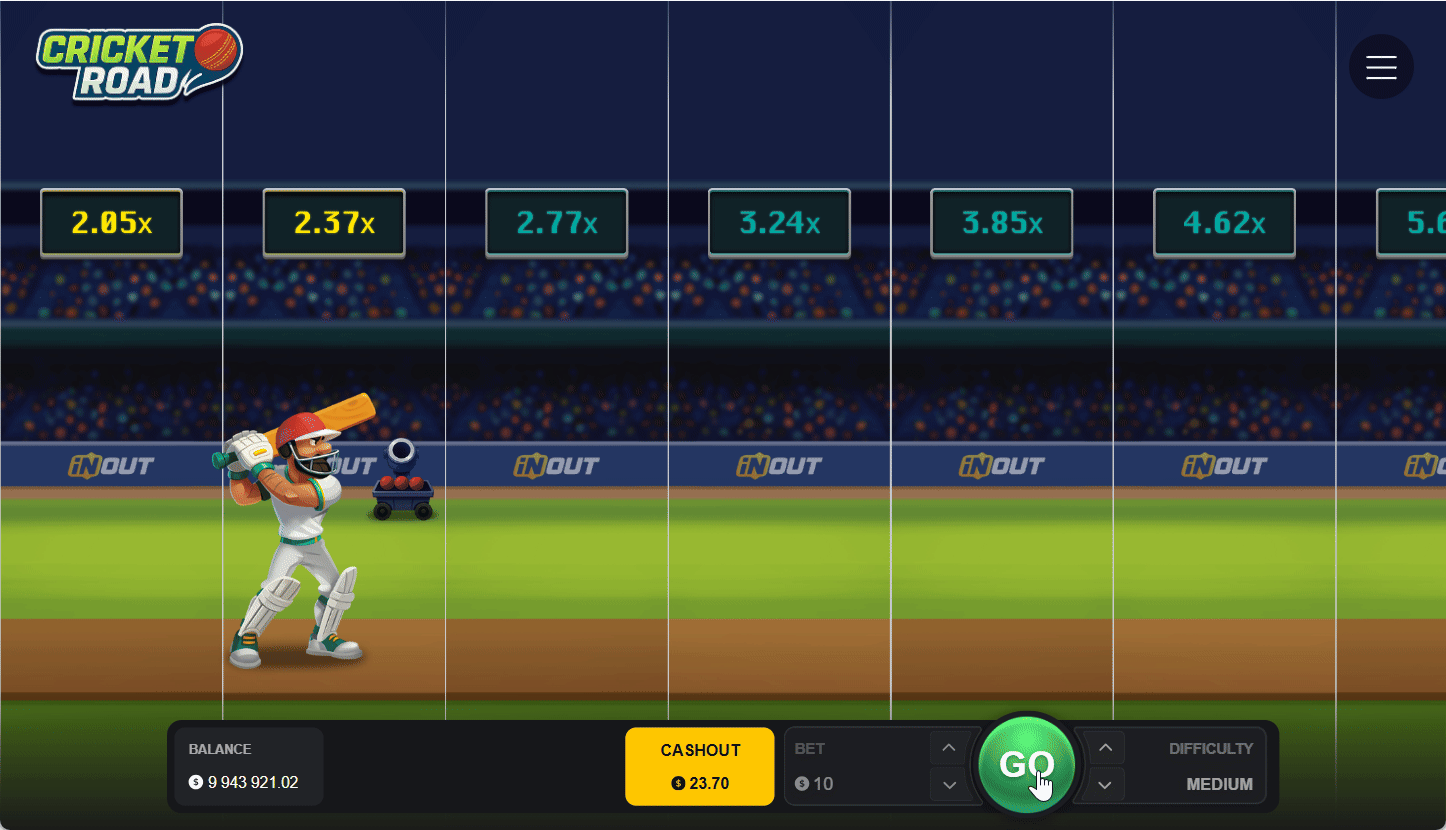Screen dimensions: 1446x830
Task: Click the yellow CASHOUT button
Action: click(699, 766)
